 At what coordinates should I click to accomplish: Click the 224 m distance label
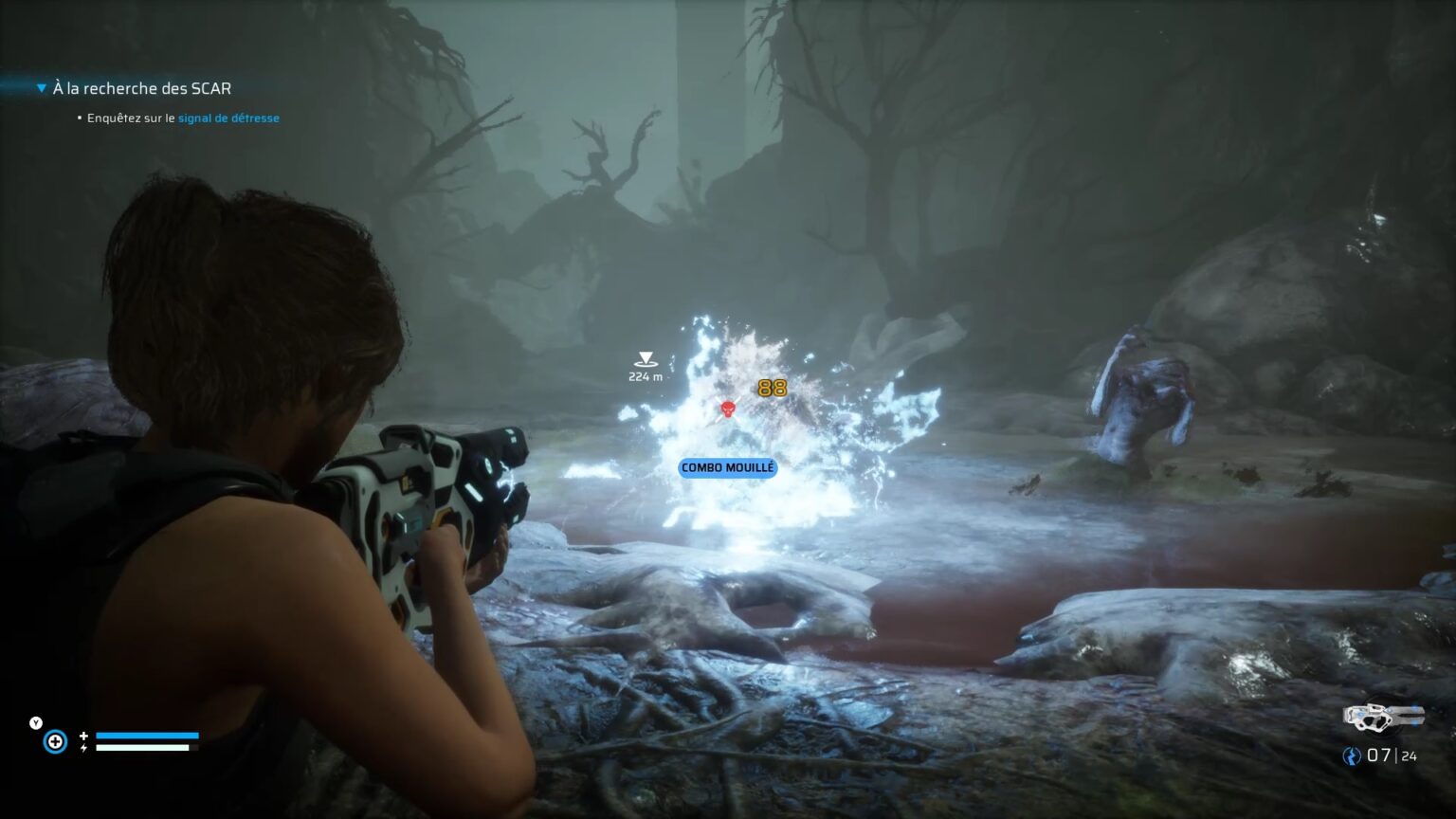pyautogui.click(x=646, y=375)
